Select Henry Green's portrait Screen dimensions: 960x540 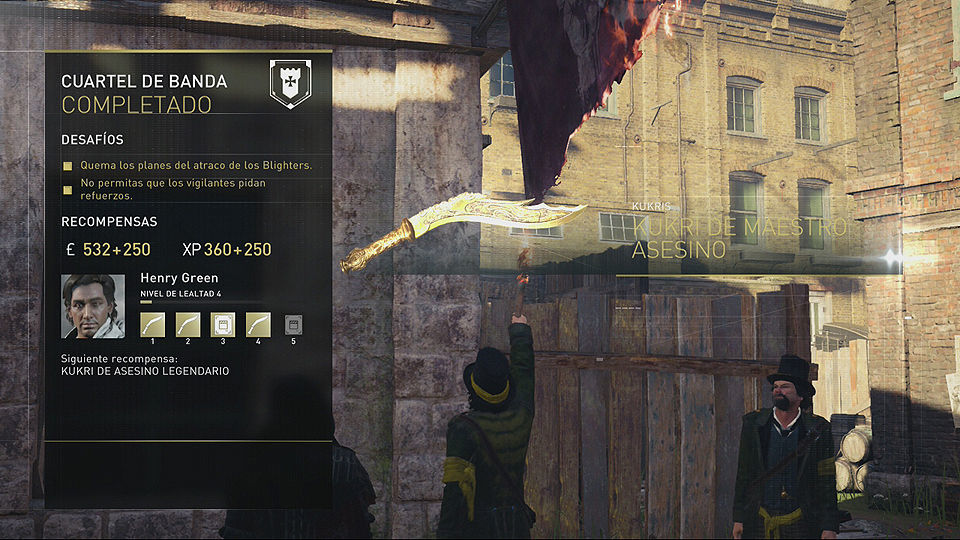click(x=93, y=306)
